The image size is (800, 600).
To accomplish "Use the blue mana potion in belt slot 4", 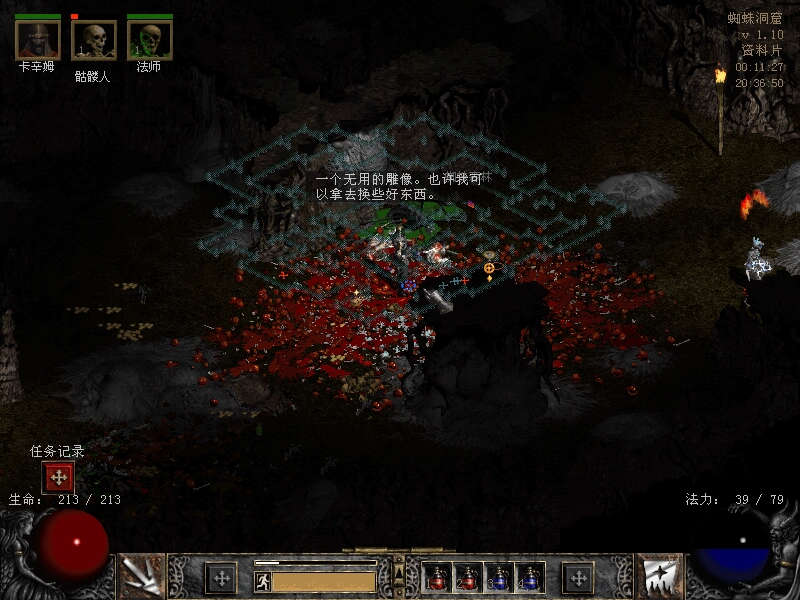I will point(529,577).
